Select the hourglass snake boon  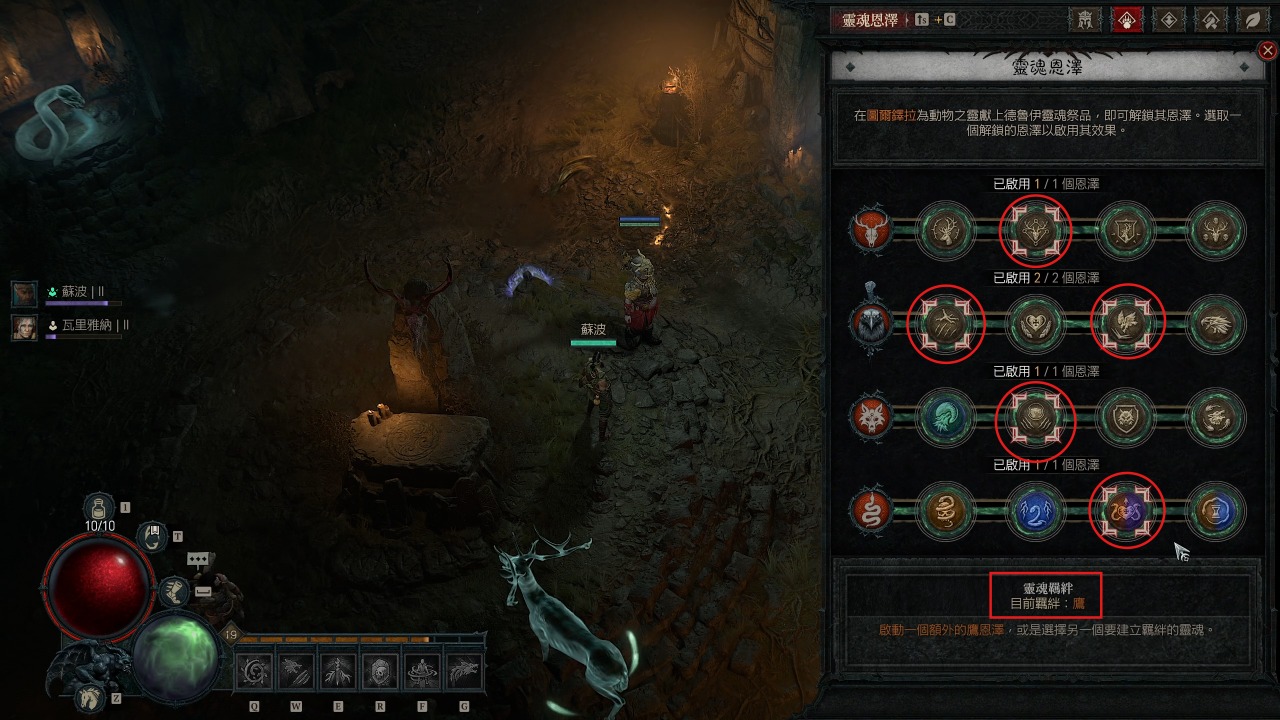tap(1216, 511)
